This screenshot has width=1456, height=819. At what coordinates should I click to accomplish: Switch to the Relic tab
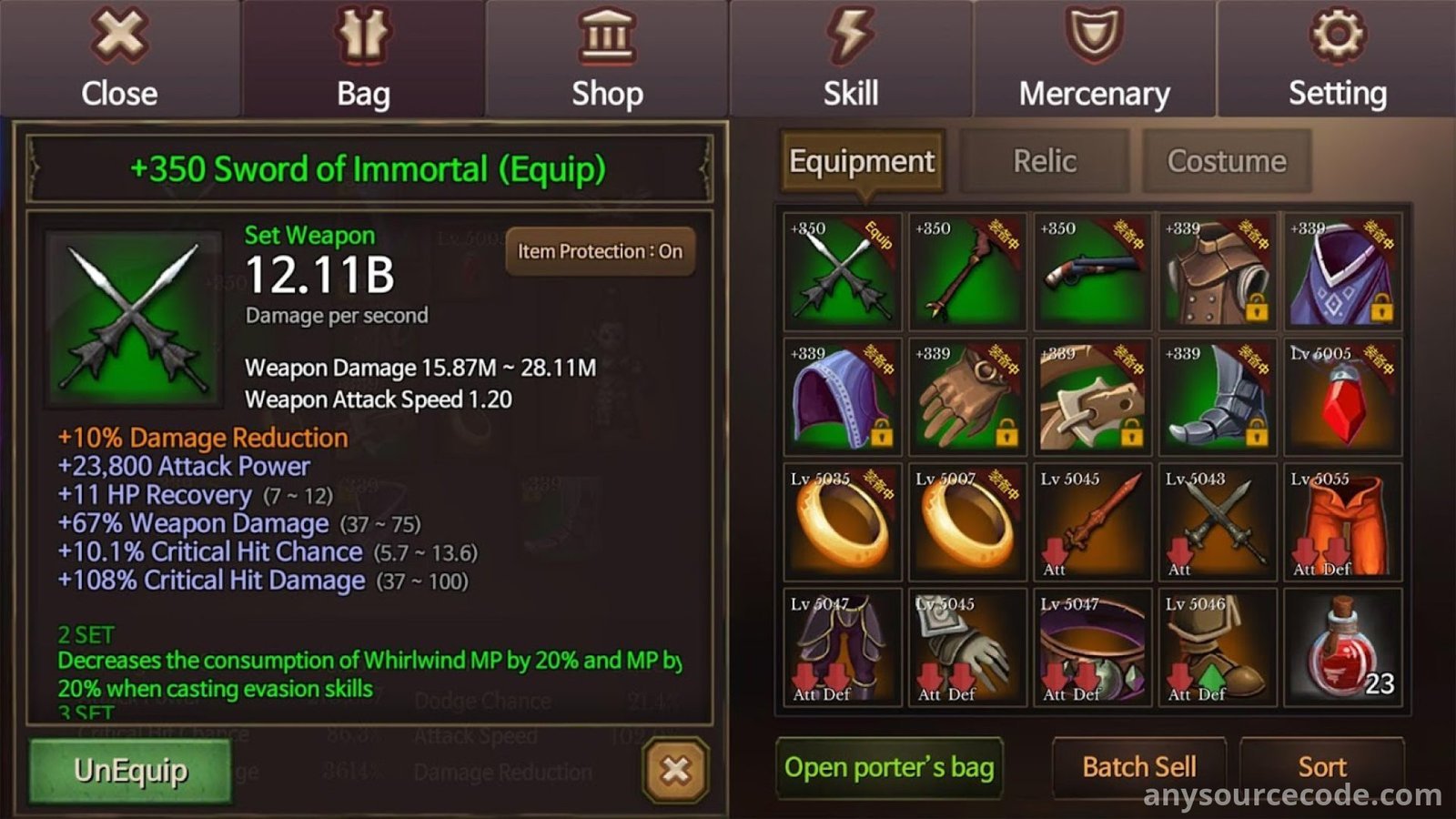click(x=1045, y=161)
